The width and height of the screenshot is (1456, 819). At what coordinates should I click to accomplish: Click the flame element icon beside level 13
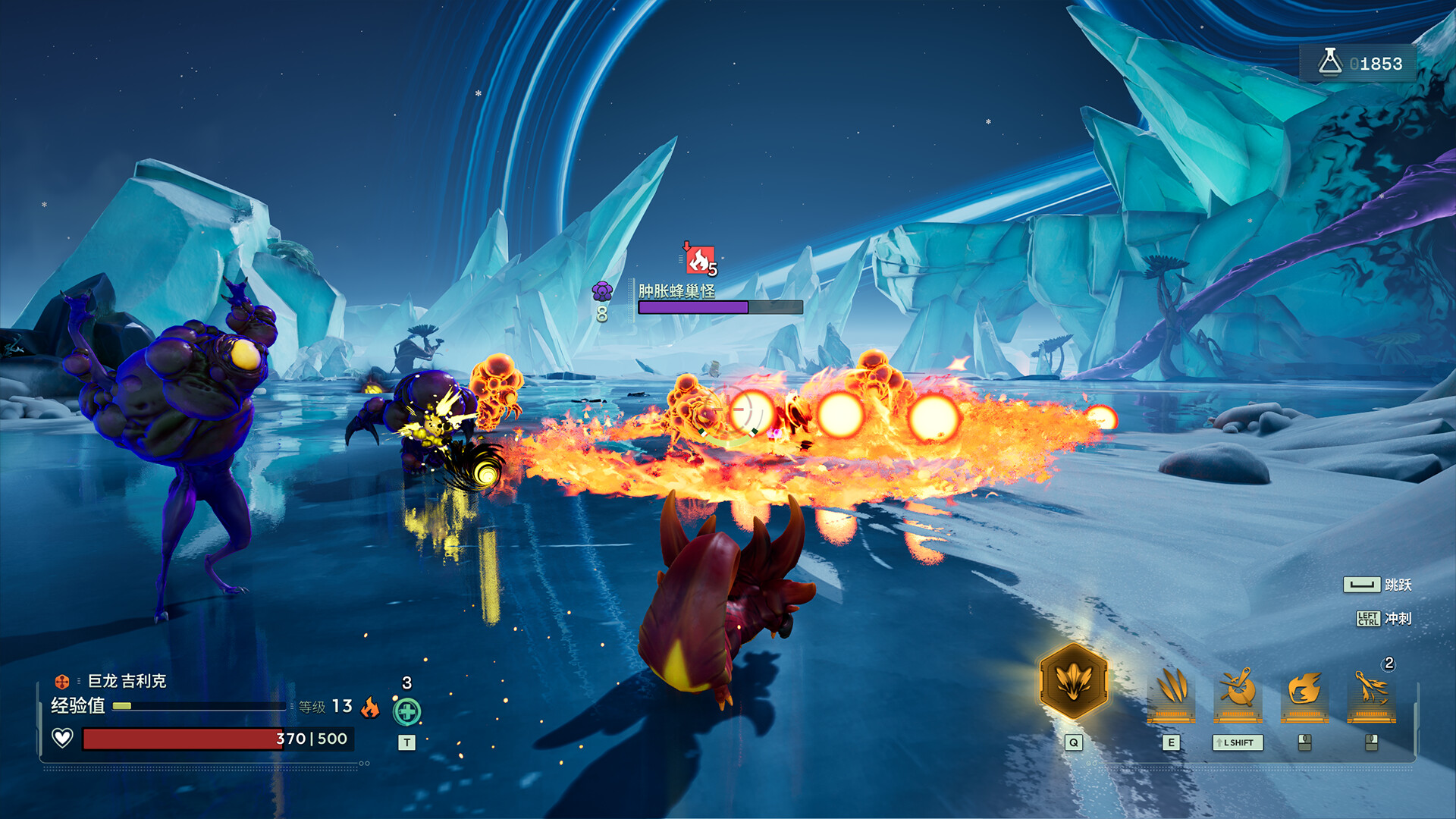click(x=370, y=707)
